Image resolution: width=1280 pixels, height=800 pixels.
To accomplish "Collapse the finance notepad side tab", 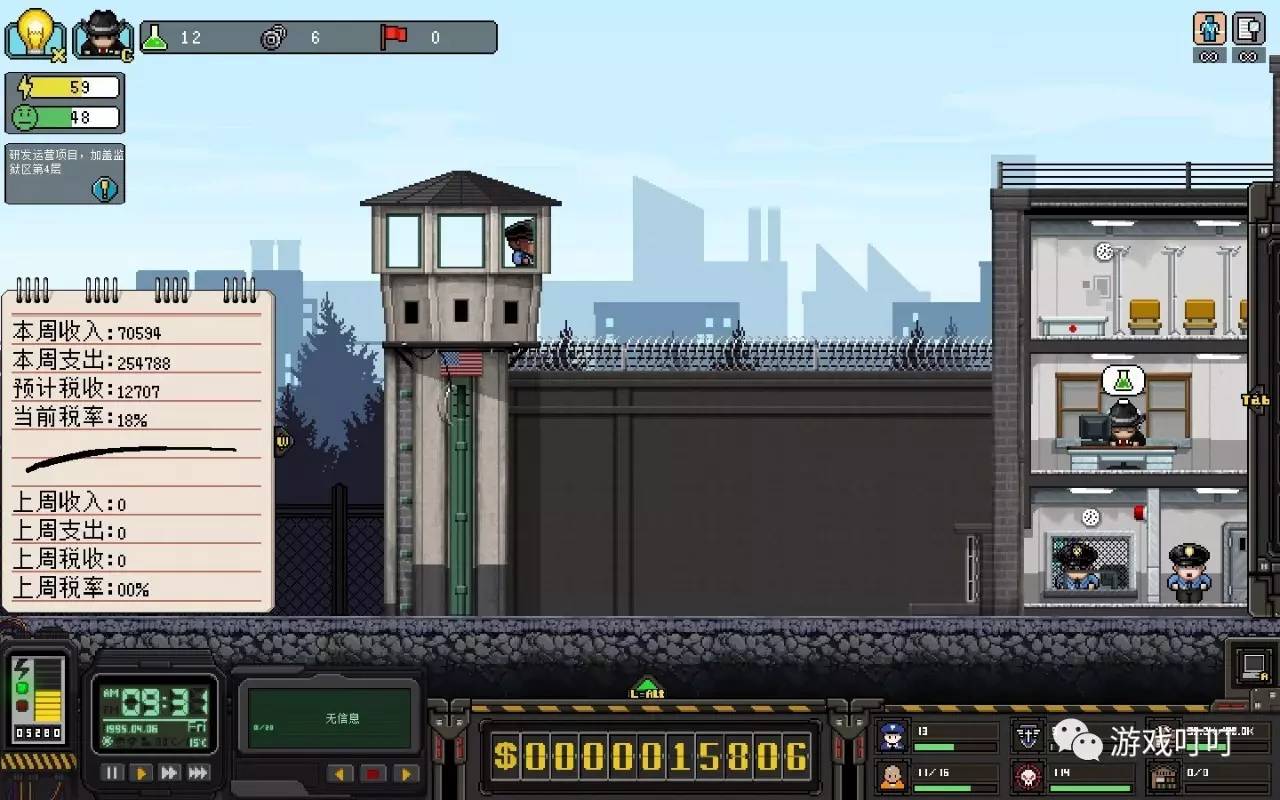I will tap(282, 440).
